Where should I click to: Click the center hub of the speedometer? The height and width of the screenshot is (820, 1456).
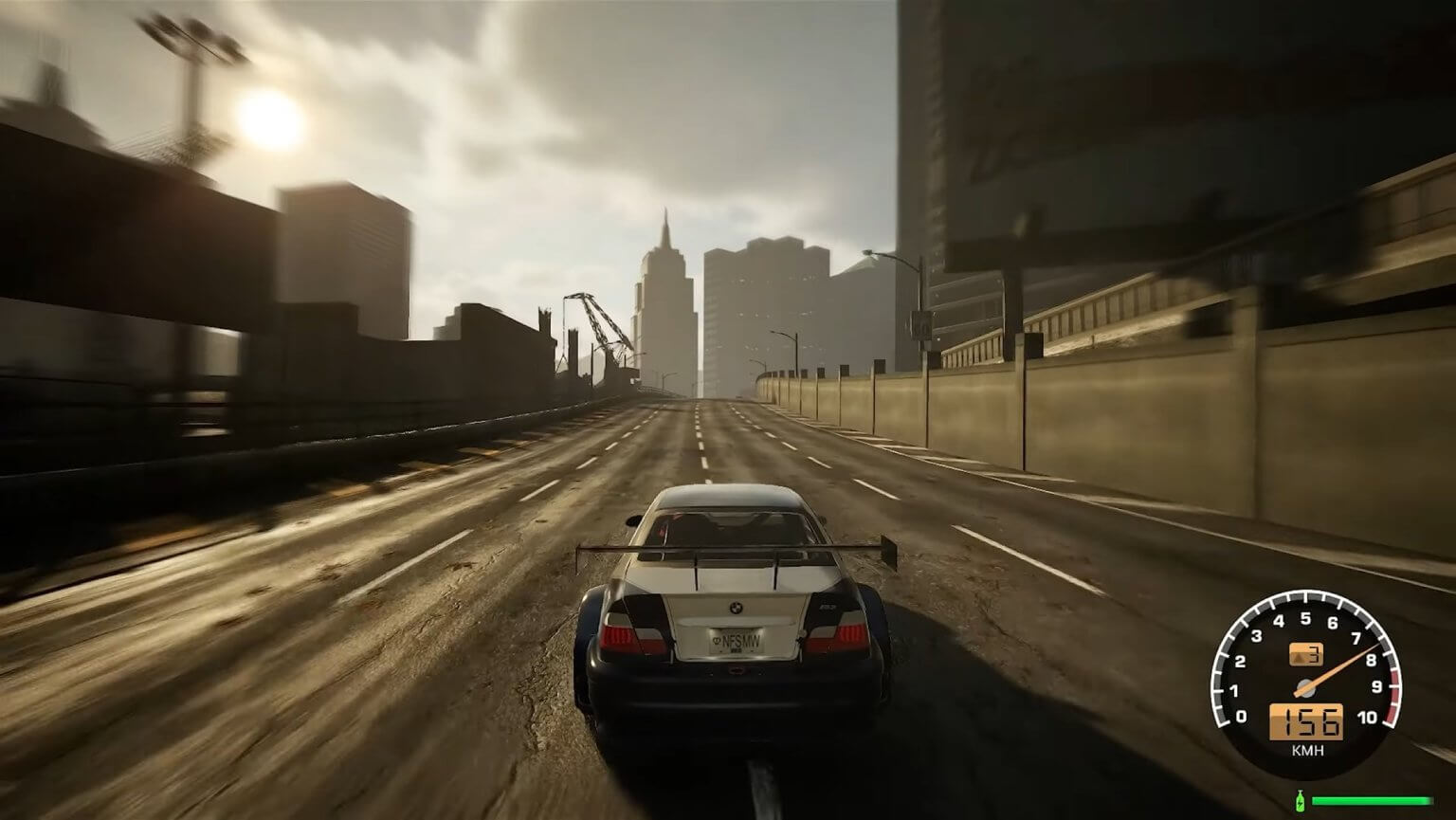click(1306, 688)
